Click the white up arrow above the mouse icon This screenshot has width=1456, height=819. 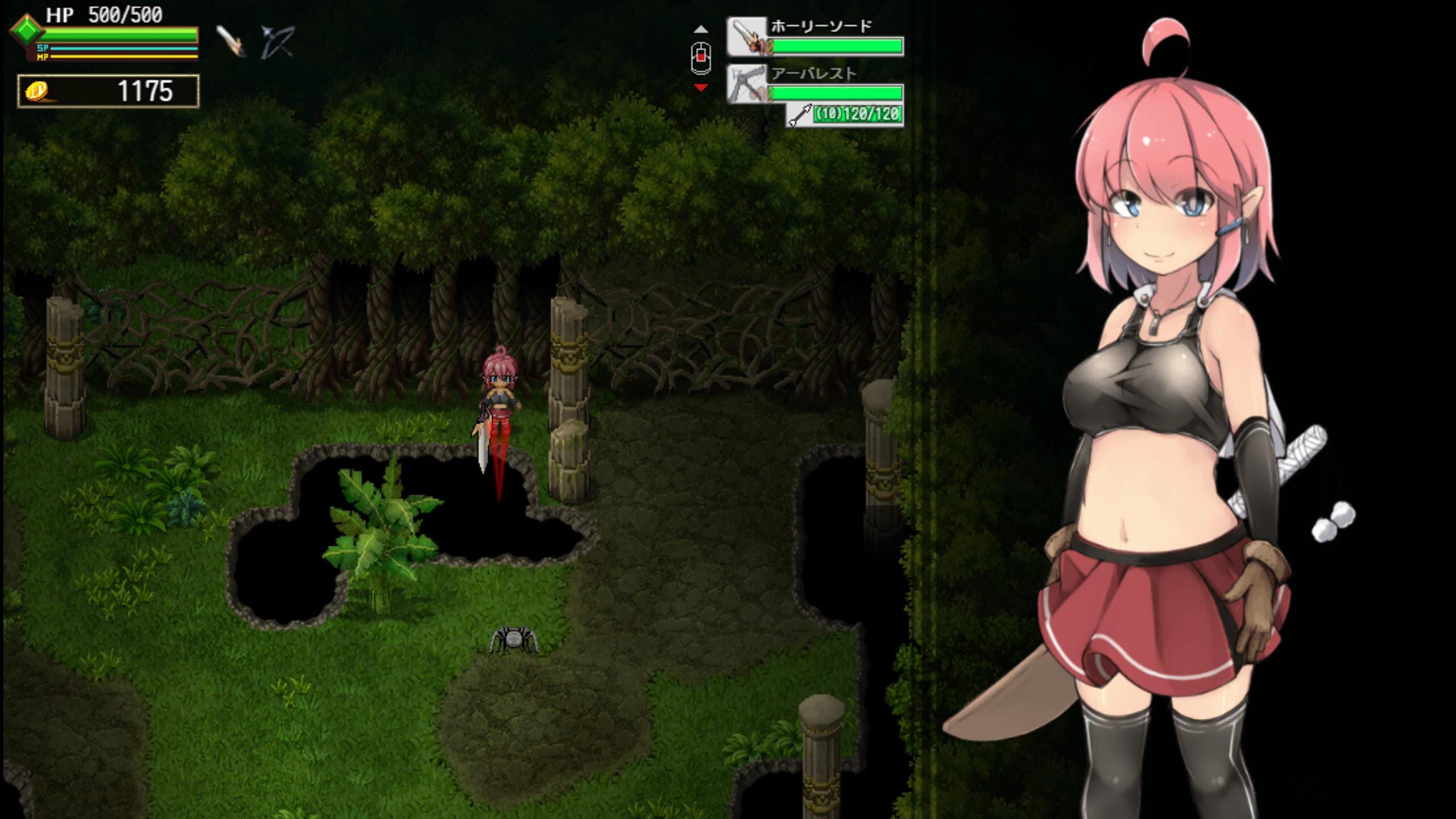(701, 29)
